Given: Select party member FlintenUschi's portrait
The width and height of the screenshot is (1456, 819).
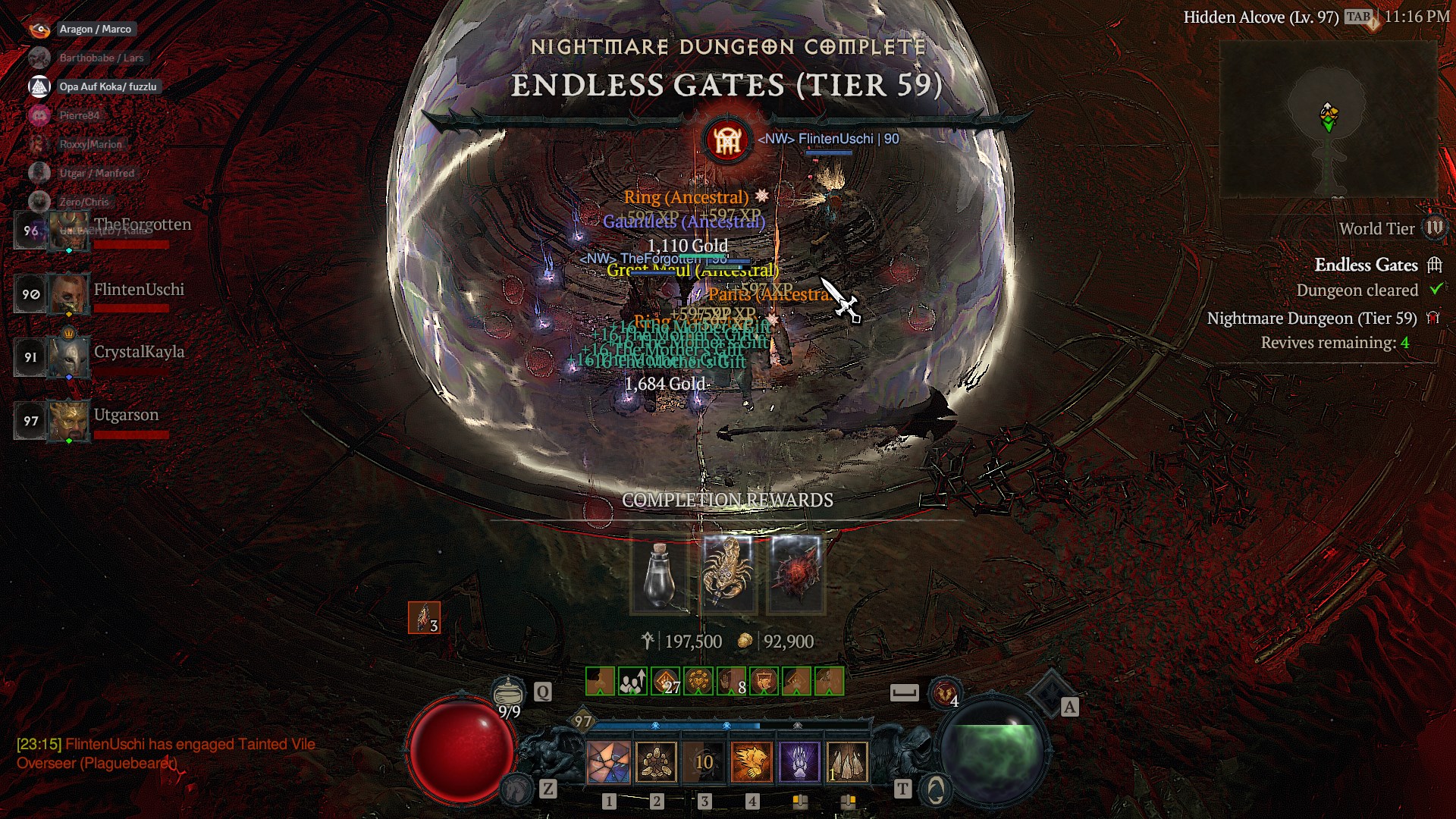Looking at the screenshot, I should point(69,294).
